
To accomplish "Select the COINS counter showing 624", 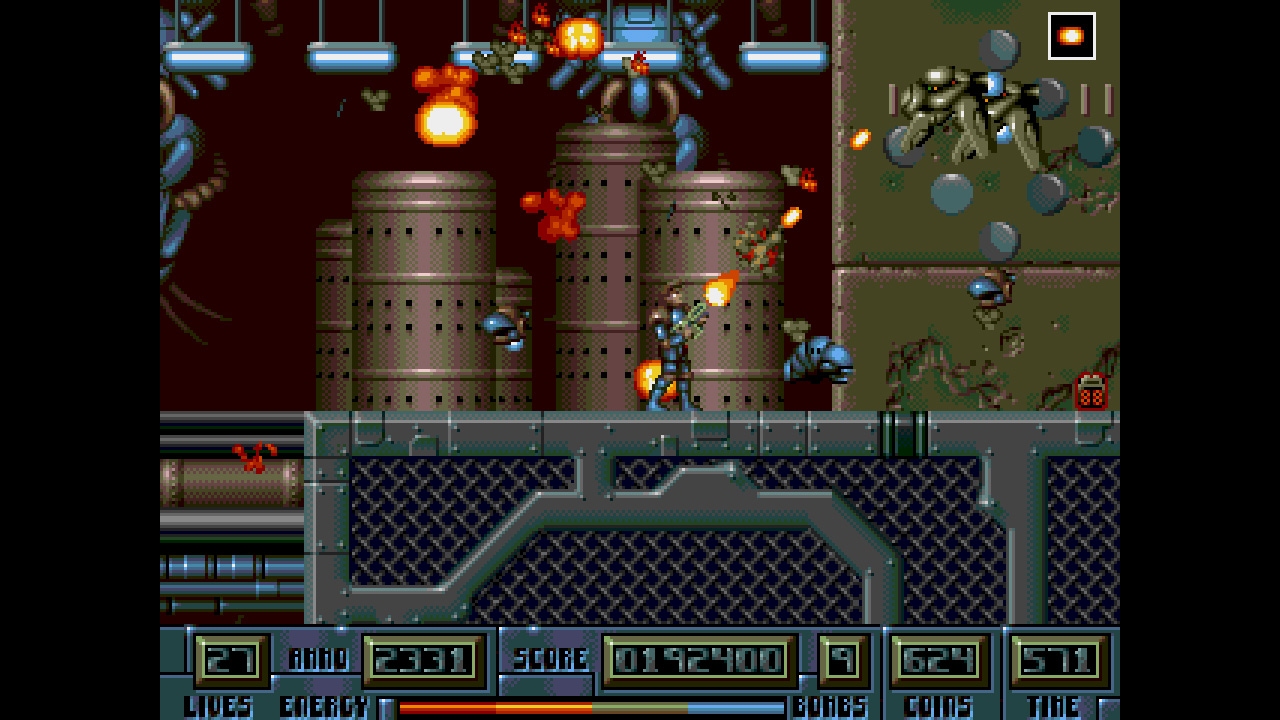I will coord(938,660).
